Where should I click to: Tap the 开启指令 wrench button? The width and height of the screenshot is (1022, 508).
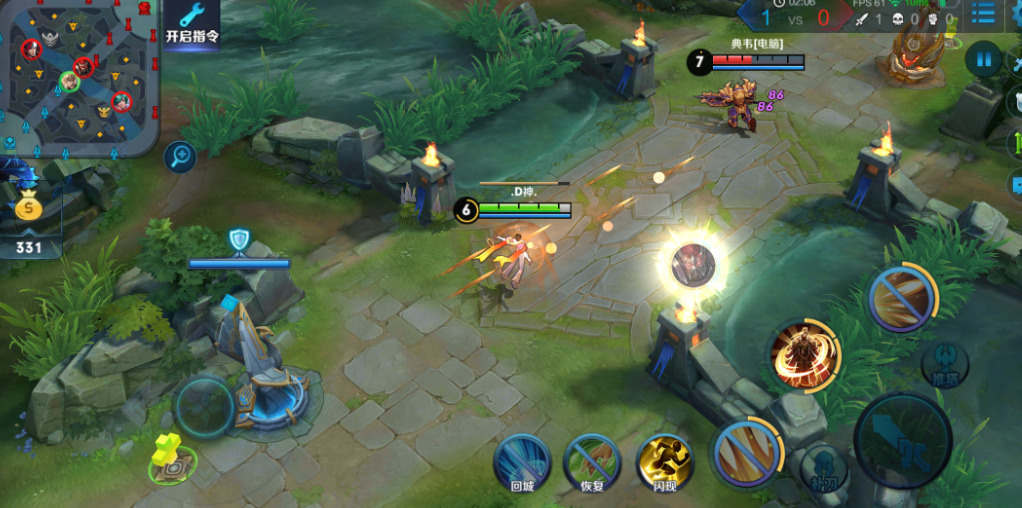pos(191,22)
